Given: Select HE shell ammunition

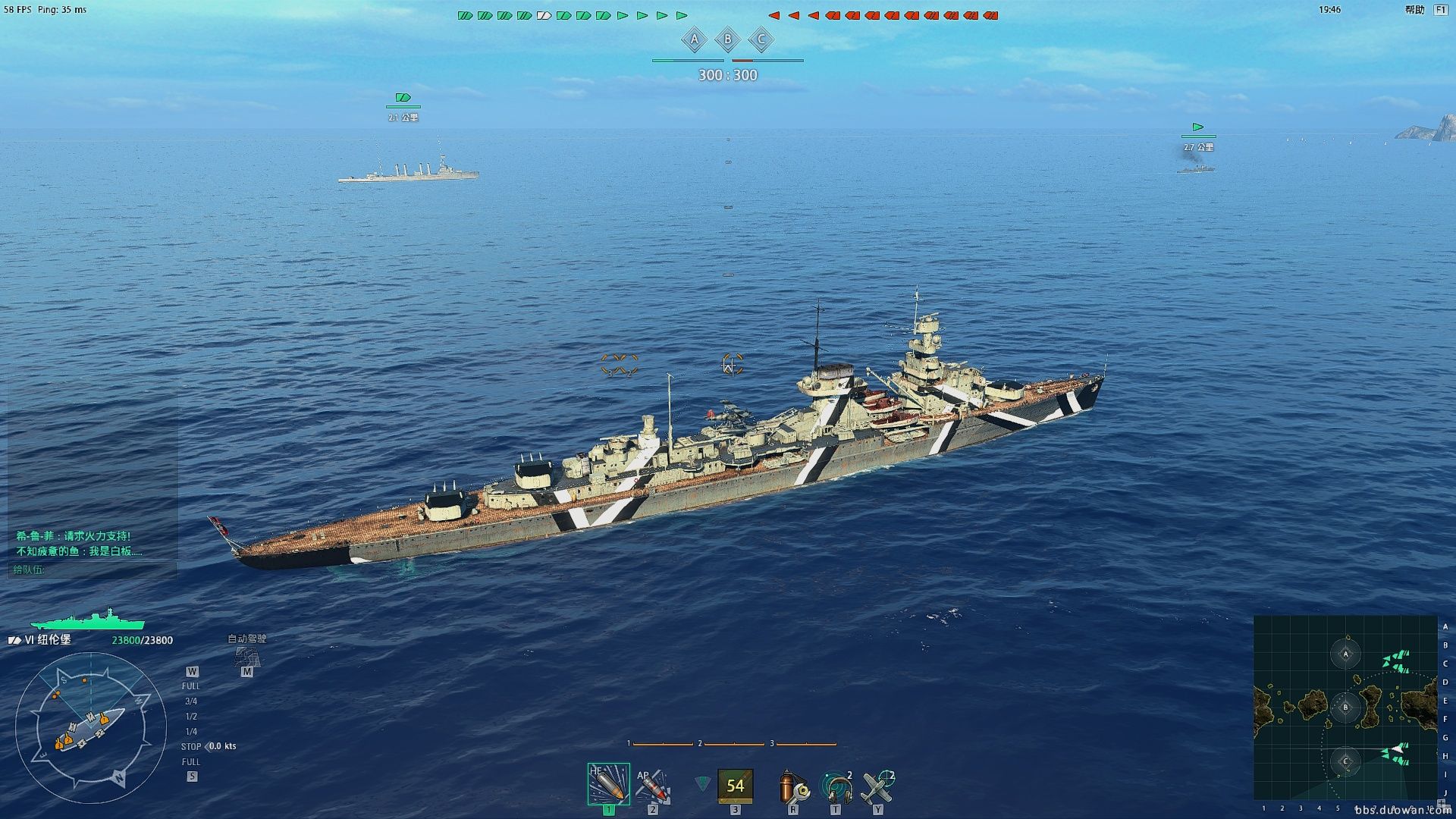Looking at the screenshot, I should (x=608, y=784).
